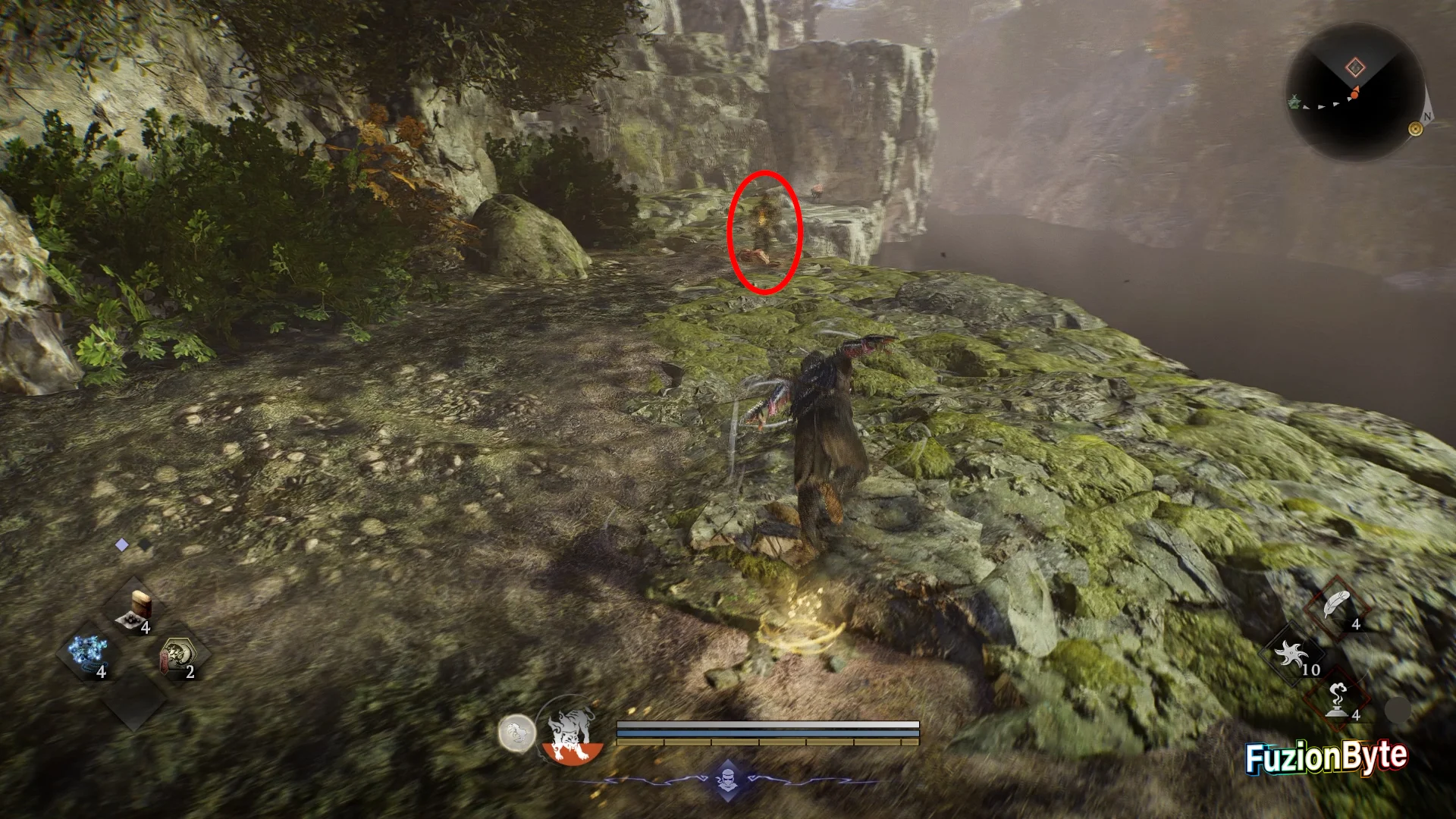The height and width of the screenshot is (819, 1456).
Task: Equip the white feather ninja tool
Action: pos(1336,608)
